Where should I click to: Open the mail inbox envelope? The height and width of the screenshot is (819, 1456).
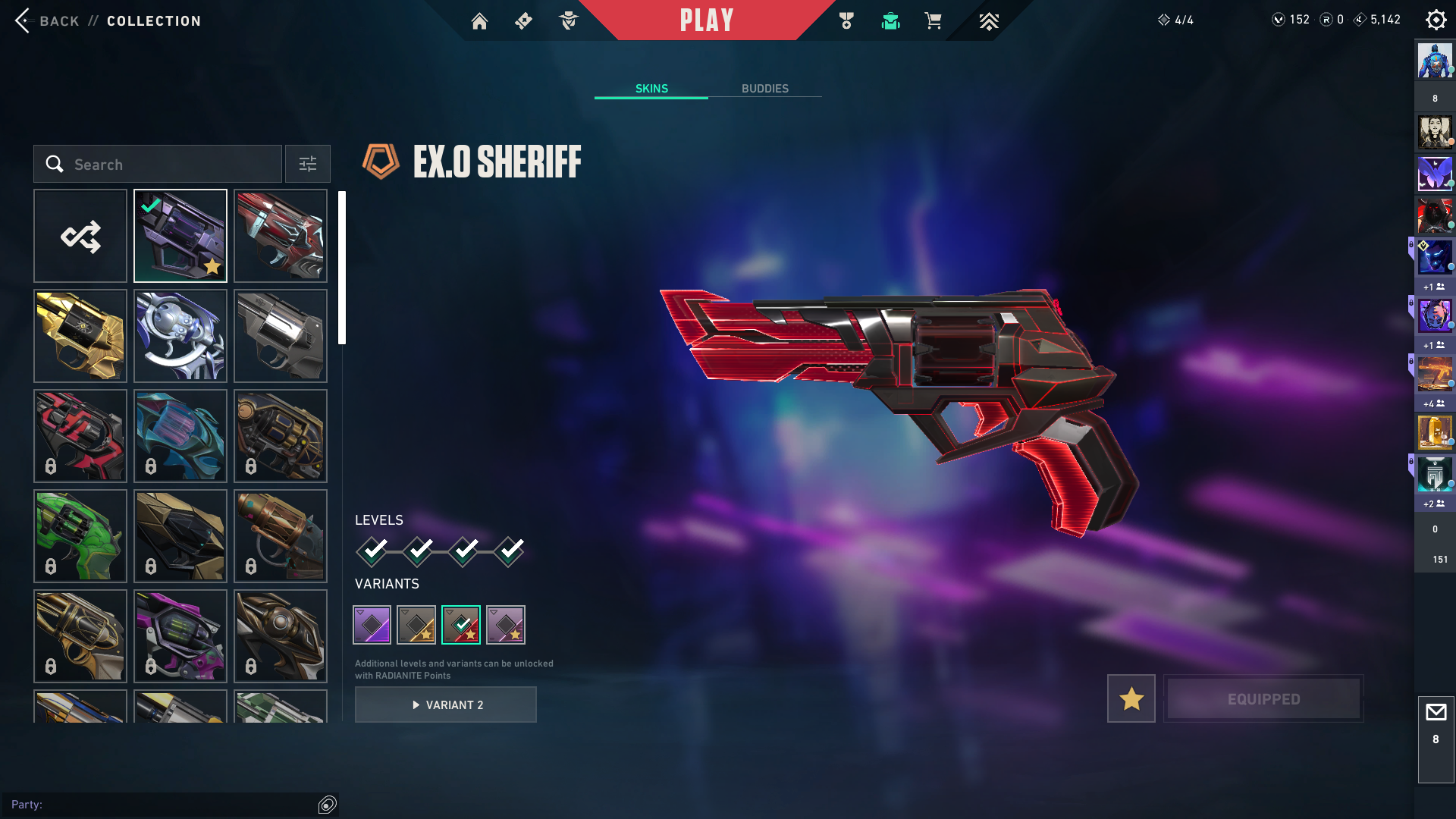pyautogui.click(x=1436, y=713)
